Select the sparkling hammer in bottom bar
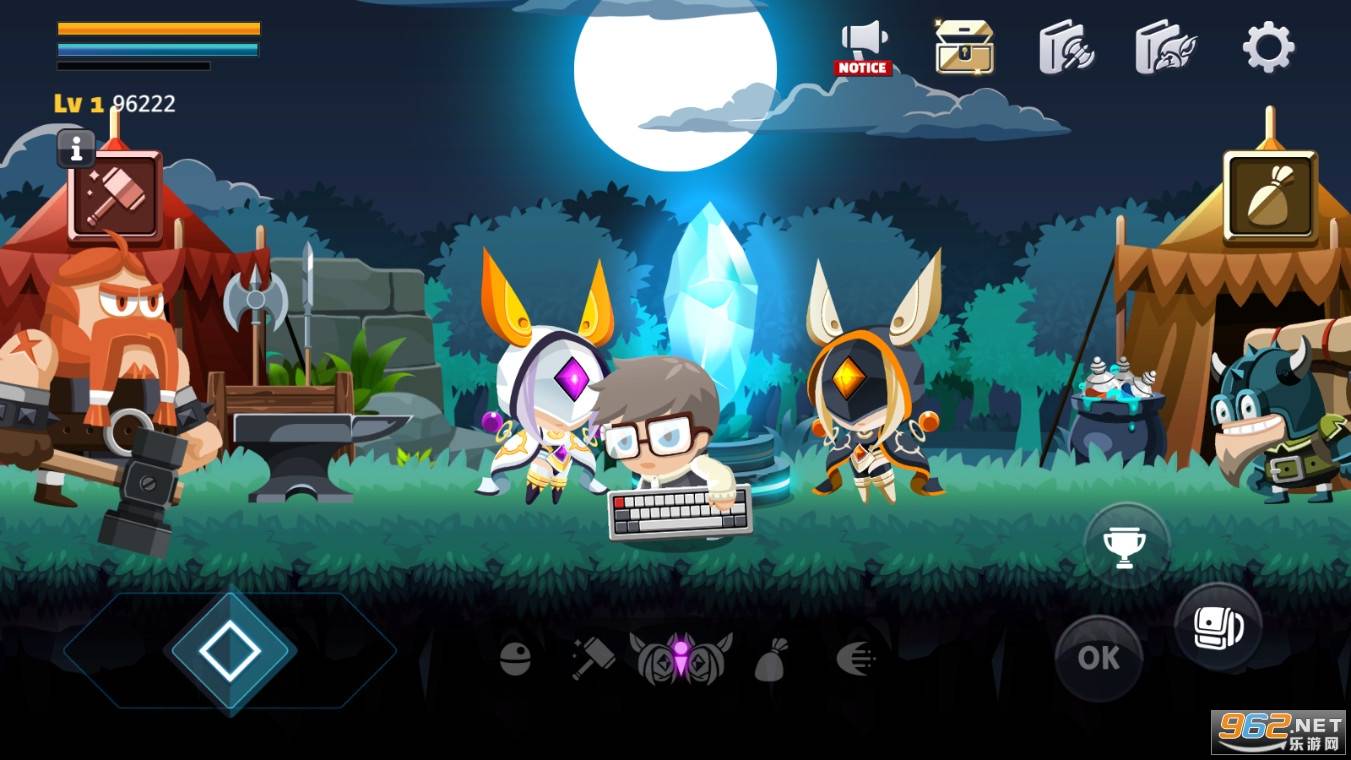Screen dimensions: 1351x760 pos(594,658)
